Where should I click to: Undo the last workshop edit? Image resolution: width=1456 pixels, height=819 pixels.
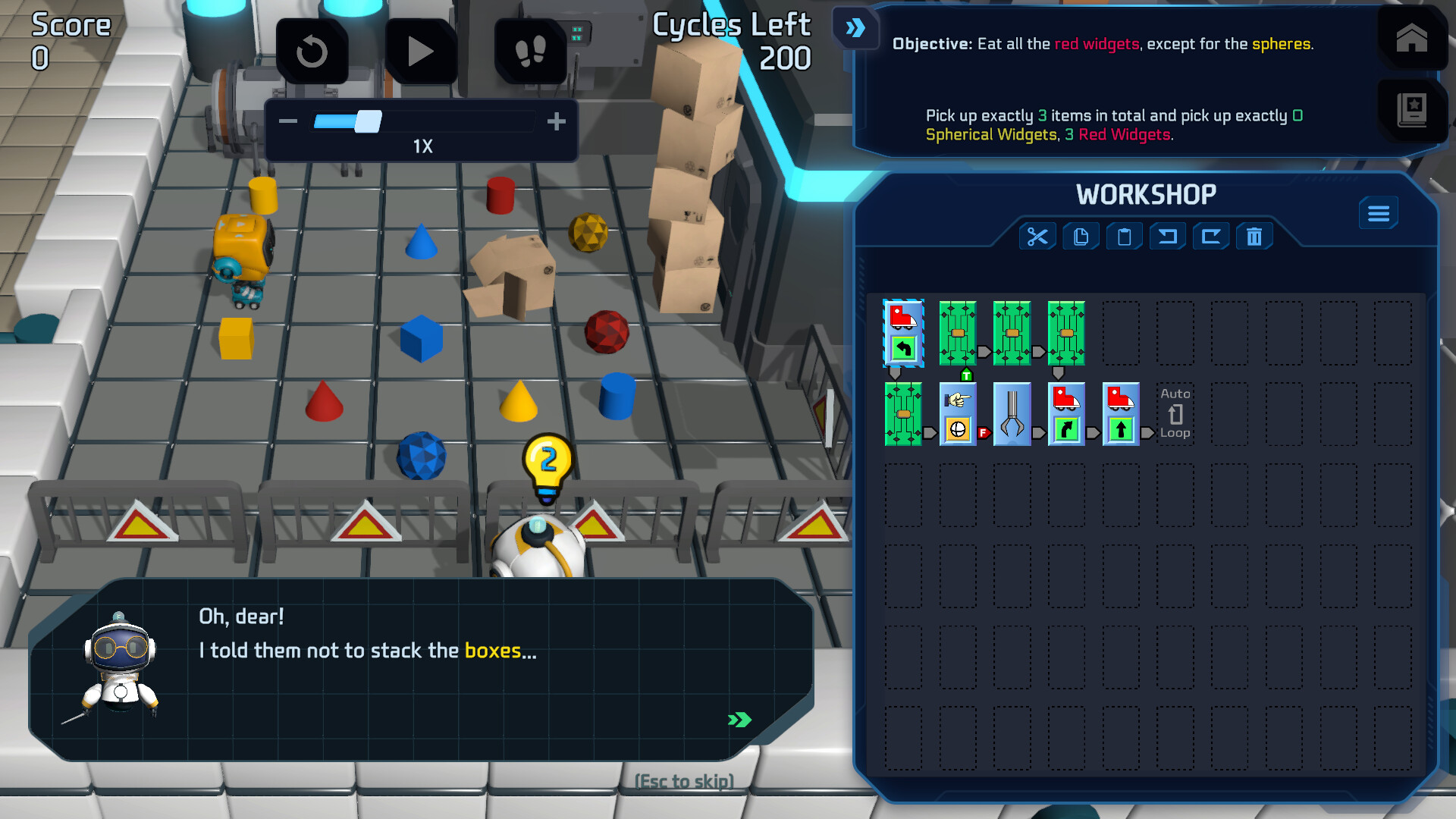(1168, 237)
